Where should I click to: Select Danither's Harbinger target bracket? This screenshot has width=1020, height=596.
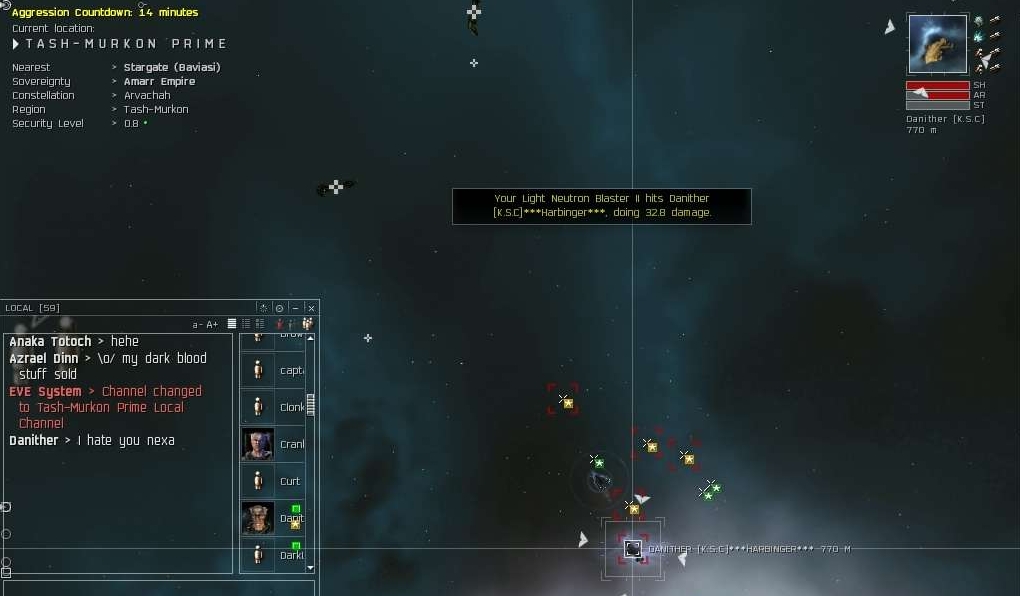click(x=633, y=548)
